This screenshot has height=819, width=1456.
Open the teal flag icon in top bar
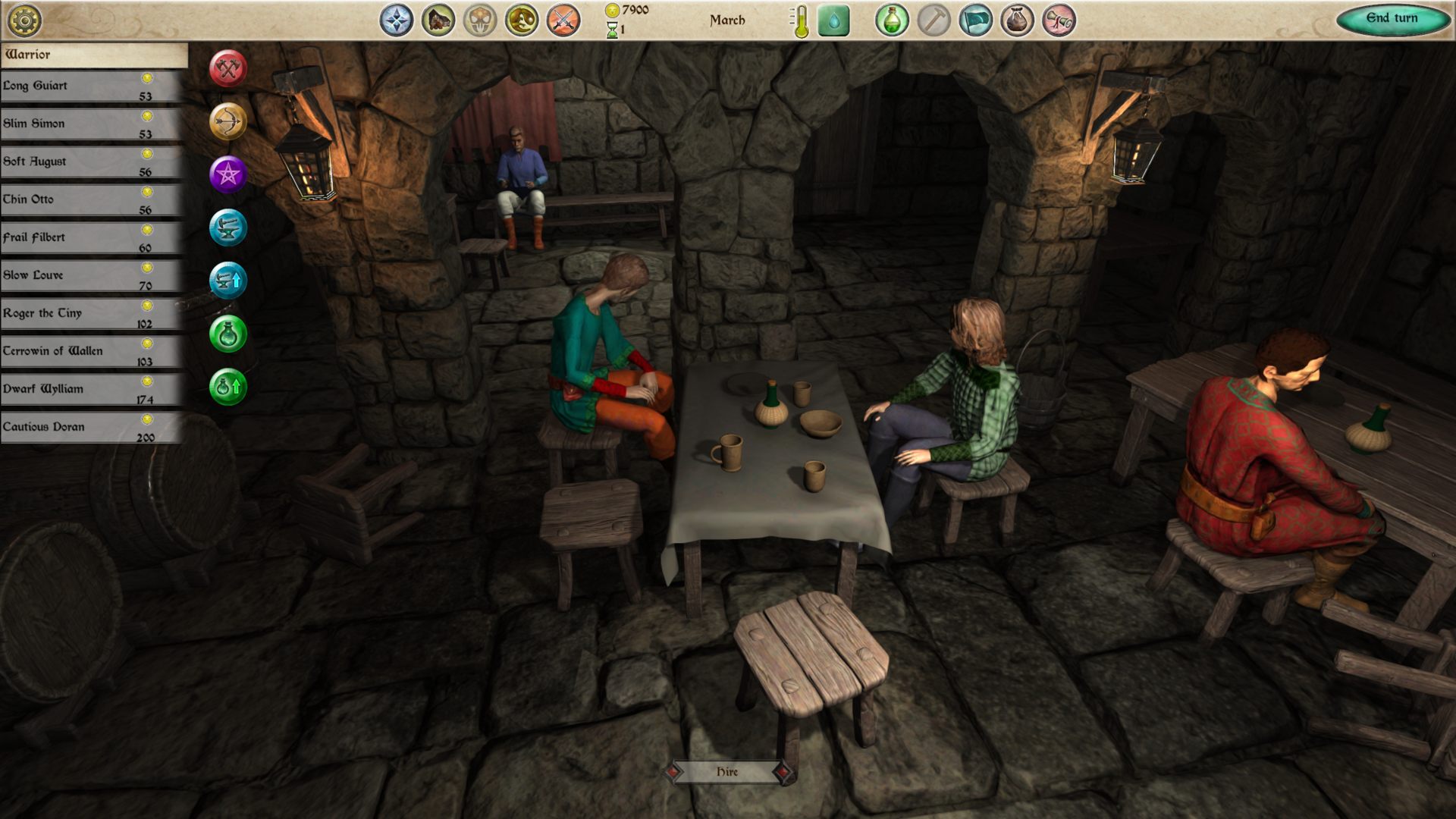tap(975, 20)
